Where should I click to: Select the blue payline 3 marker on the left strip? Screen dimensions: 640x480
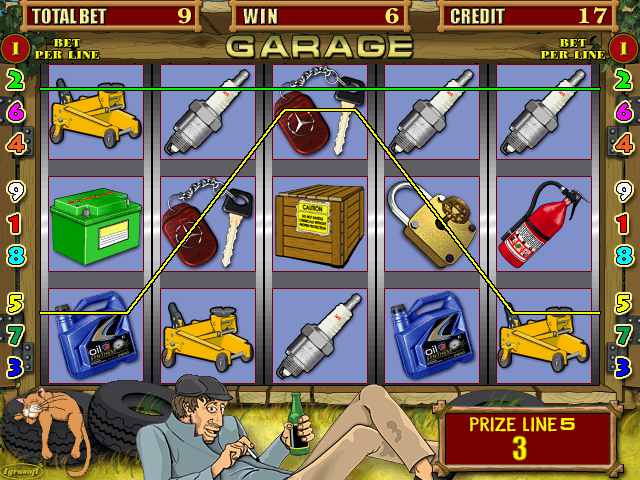(15, 366)
